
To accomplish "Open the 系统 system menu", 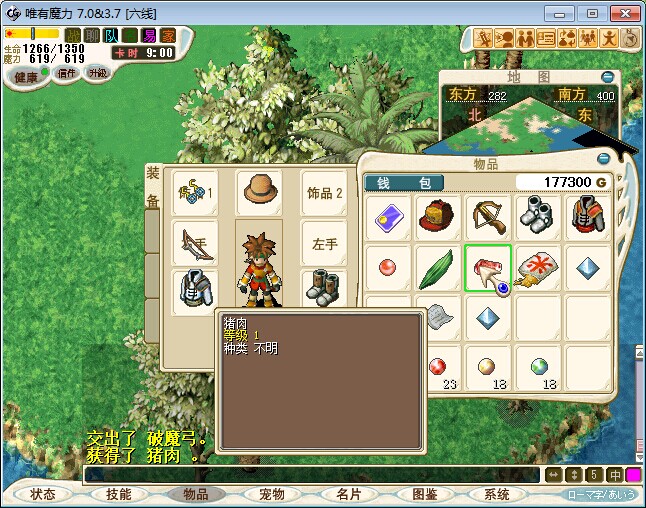I will pos(497,494).
